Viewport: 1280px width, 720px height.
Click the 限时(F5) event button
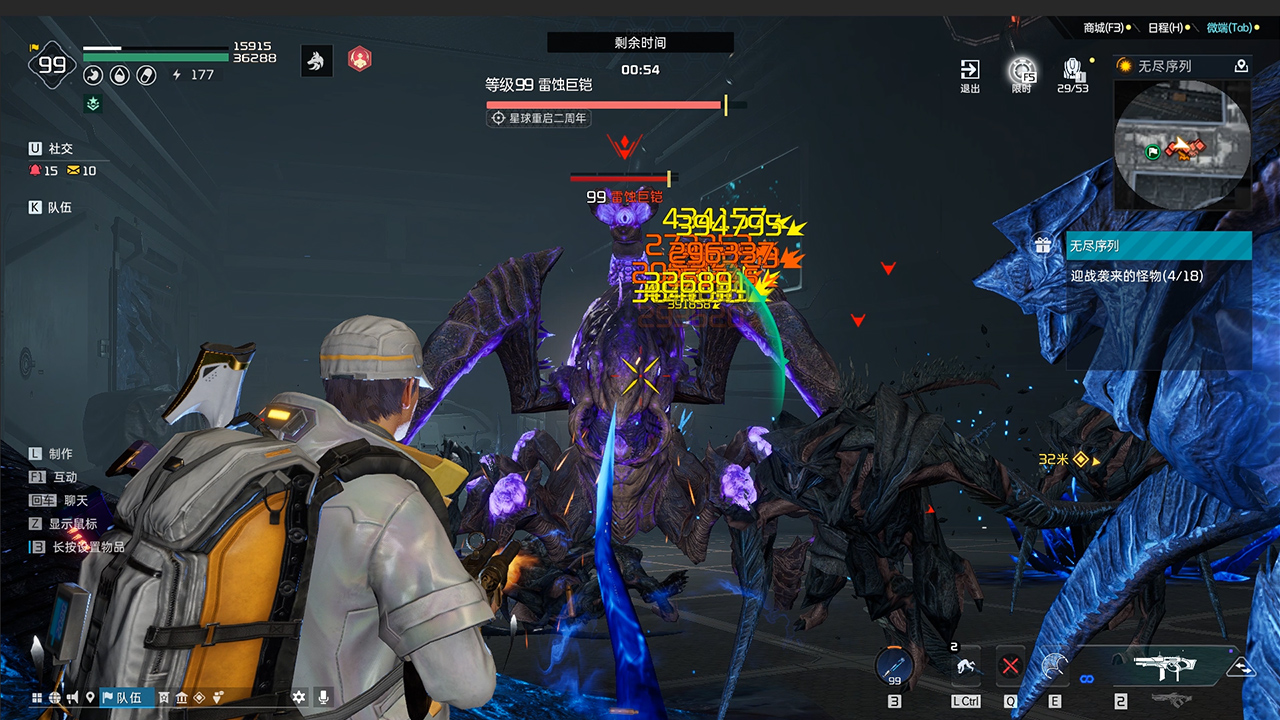[x=1024, y=72]
